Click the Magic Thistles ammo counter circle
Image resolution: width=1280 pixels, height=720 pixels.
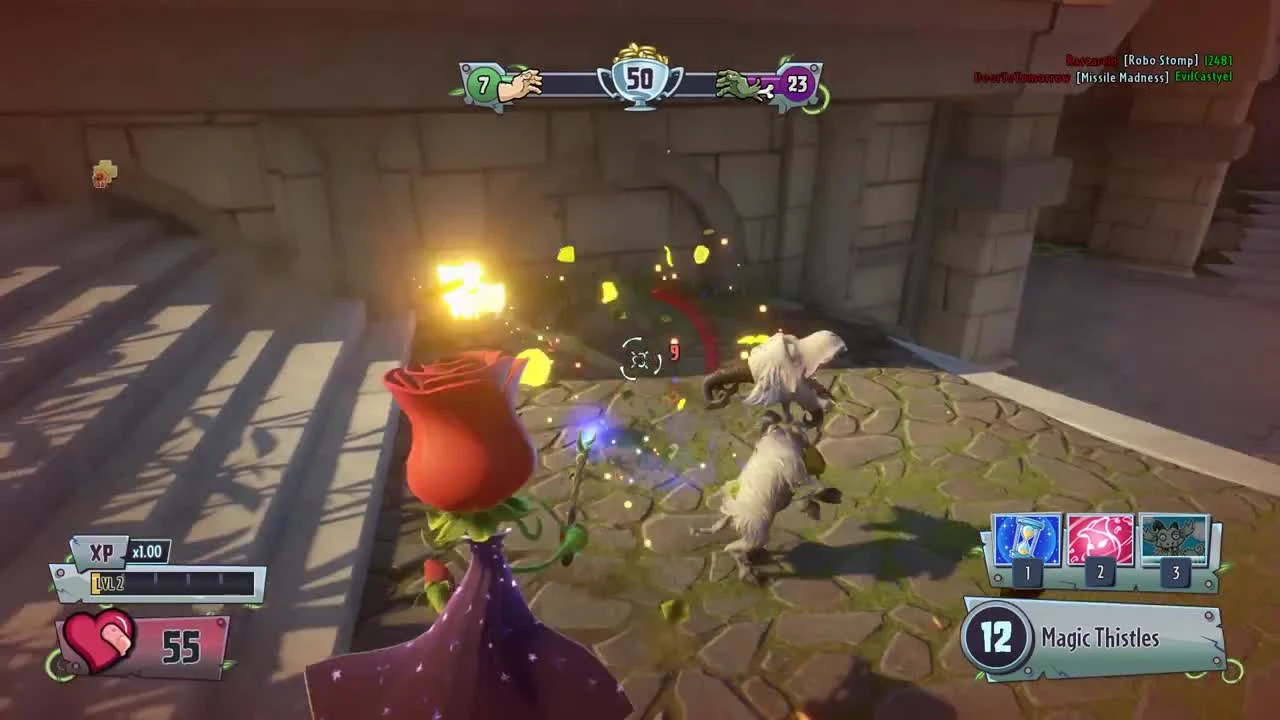click(x=995, y=638)
